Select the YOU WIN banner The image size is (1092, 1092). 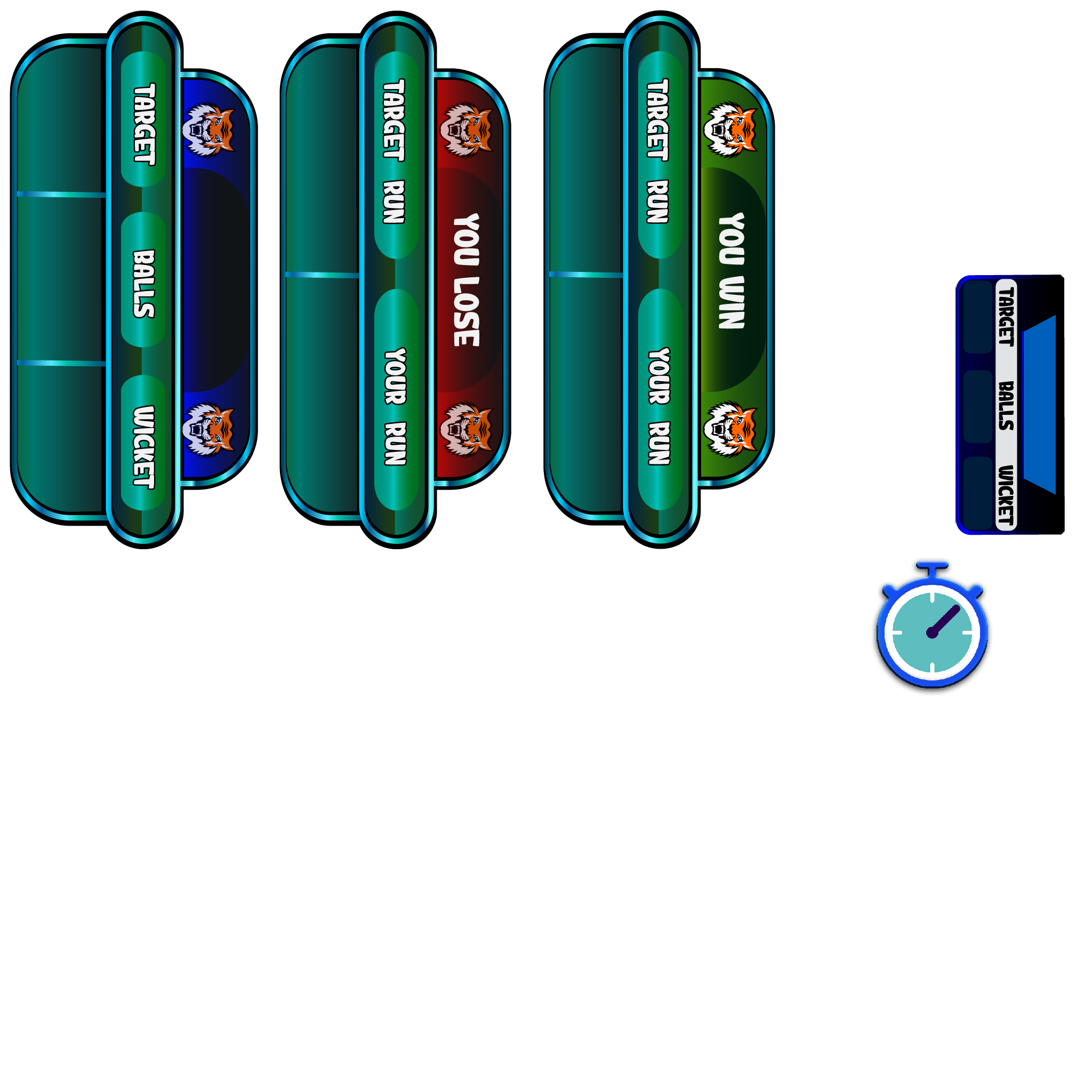(x=732, y=271)
